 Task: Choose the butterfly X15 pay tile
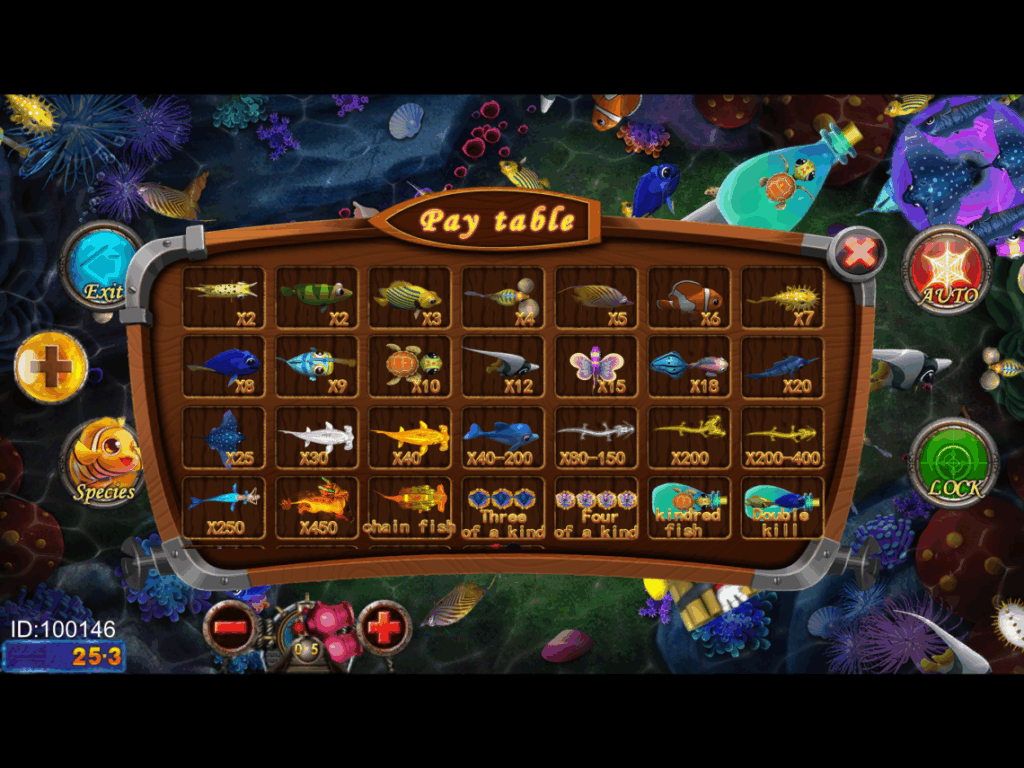[596, 367]
